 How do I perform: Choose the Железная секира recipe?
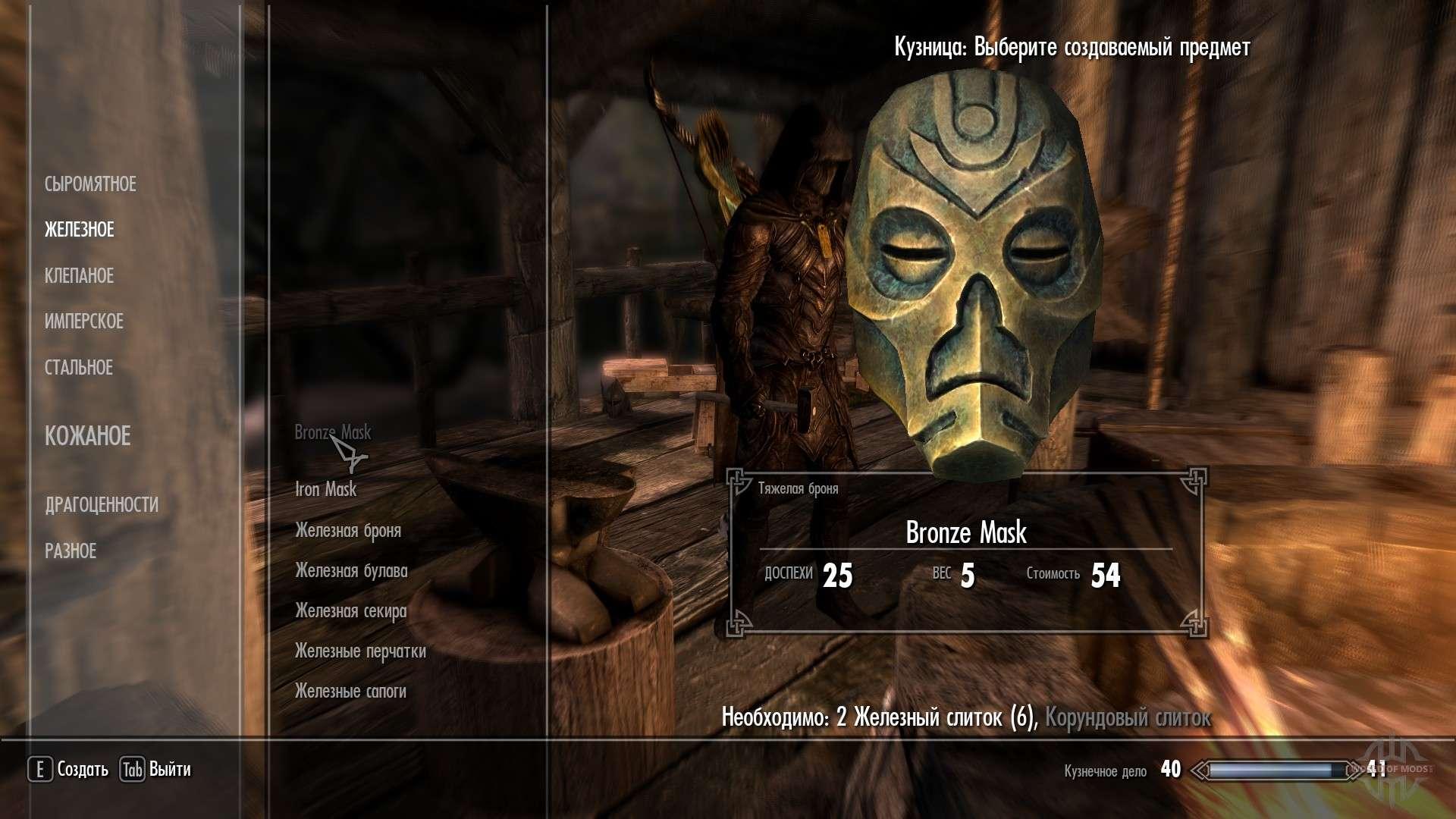[x=351, y=611]
